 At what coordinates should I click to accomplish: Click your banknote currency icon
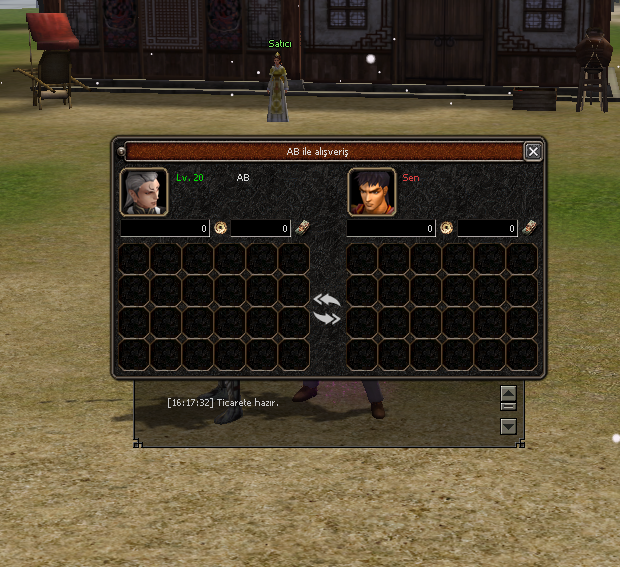(528, 227)
